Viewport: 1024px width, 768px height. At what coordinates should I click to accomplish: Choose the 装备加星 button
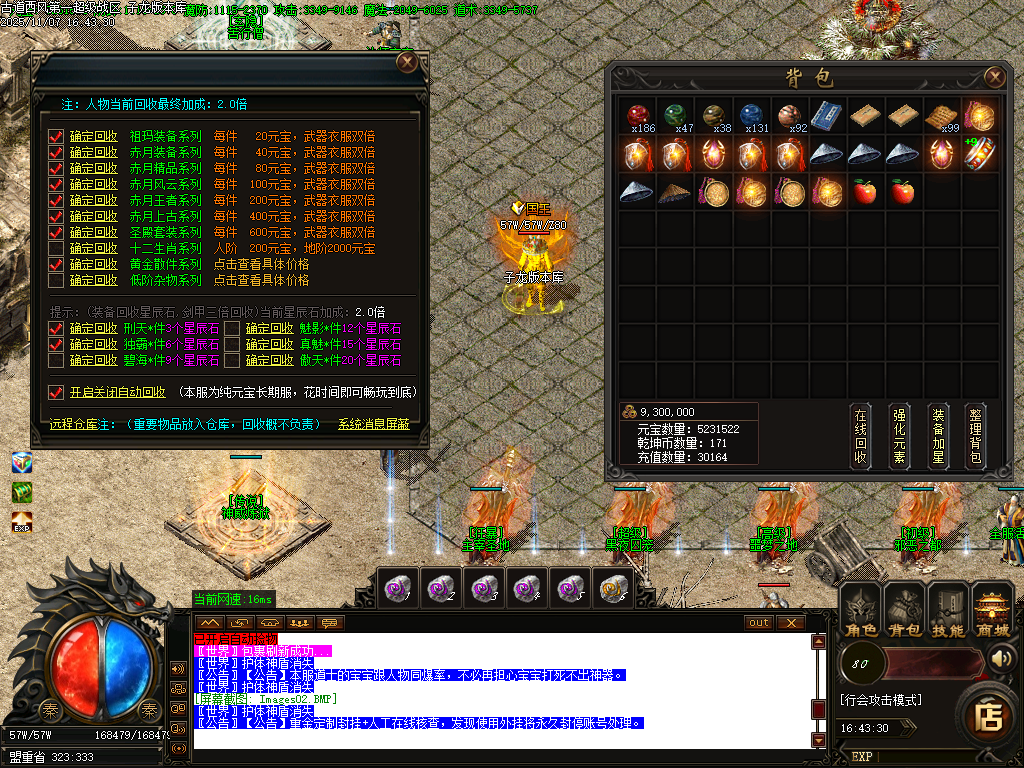(x=937, y=436)
